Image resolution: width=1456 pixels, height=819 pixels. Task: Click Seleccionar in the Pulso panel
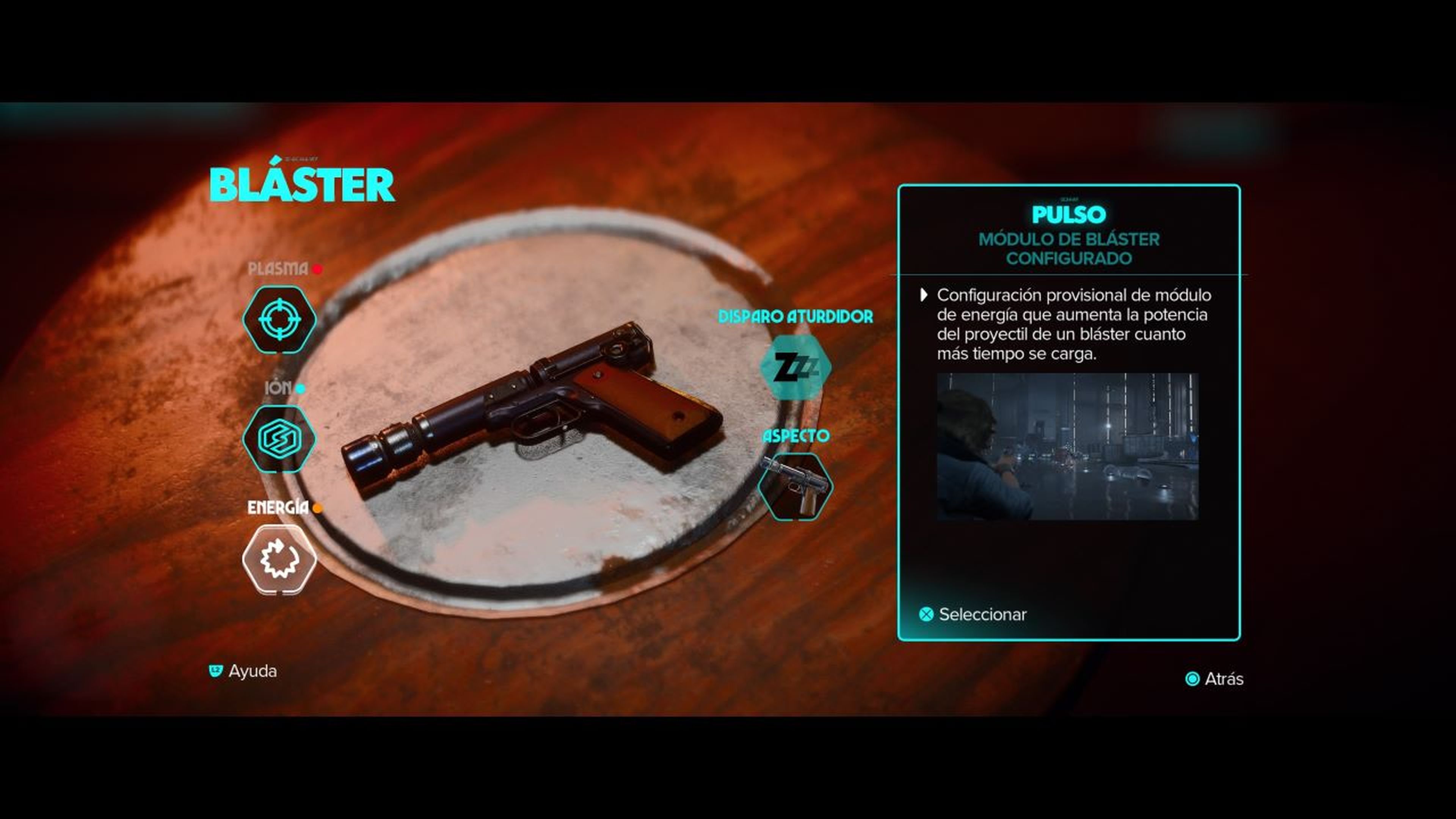coord(973,614)
